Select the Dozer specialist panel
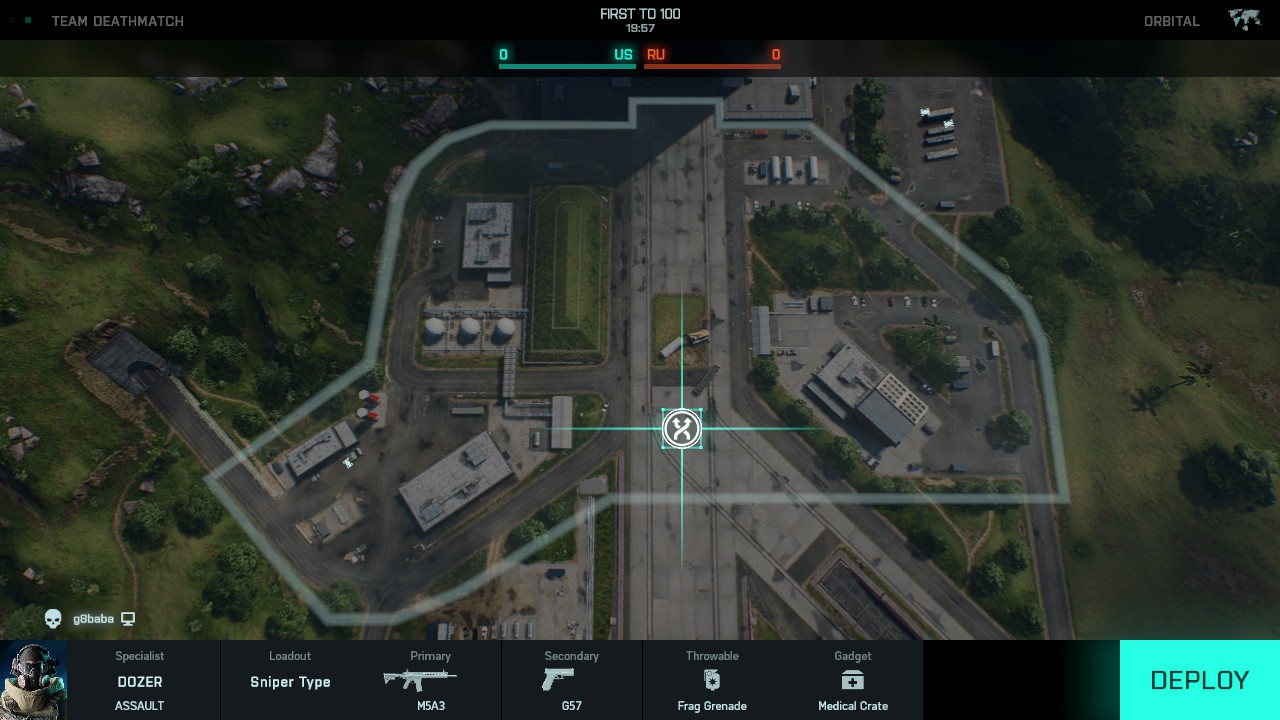The height and width of the screenshot is (720, 1280). pyautogui.click(x=140, y=681)
